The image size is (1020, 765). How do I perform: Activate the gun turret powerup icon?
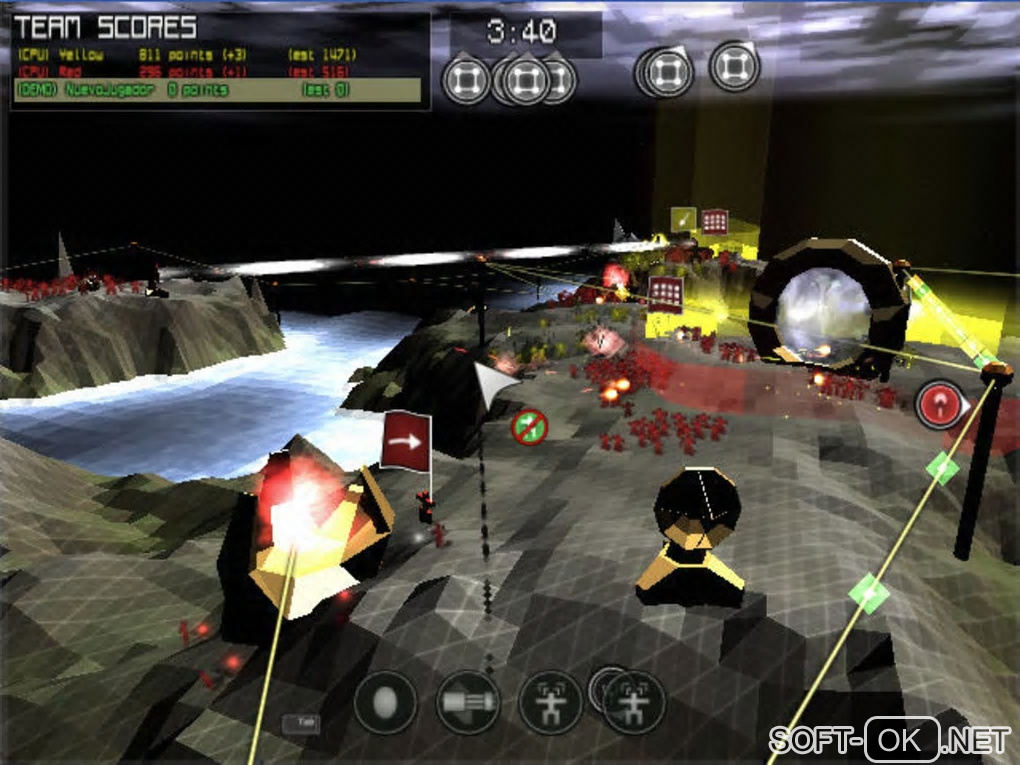tap(468, 702)
